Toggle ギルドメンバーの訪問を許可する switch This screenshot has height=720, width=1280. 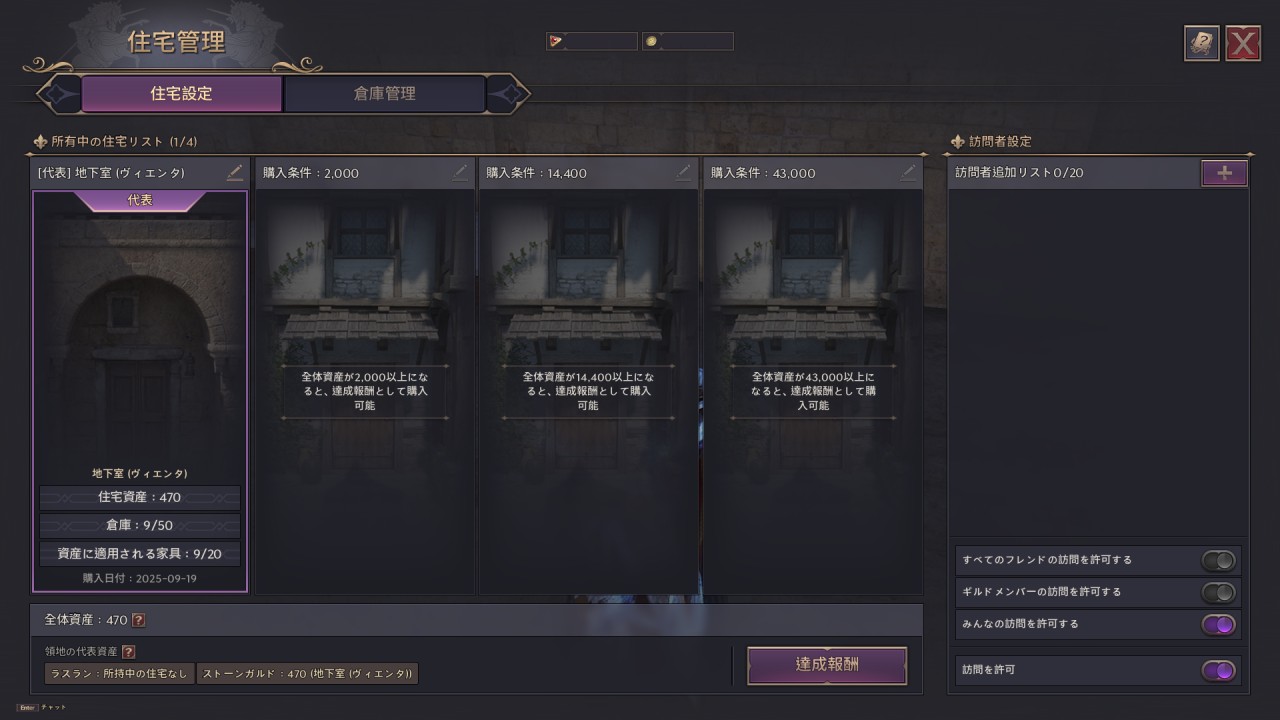(x=1219, y=592)
